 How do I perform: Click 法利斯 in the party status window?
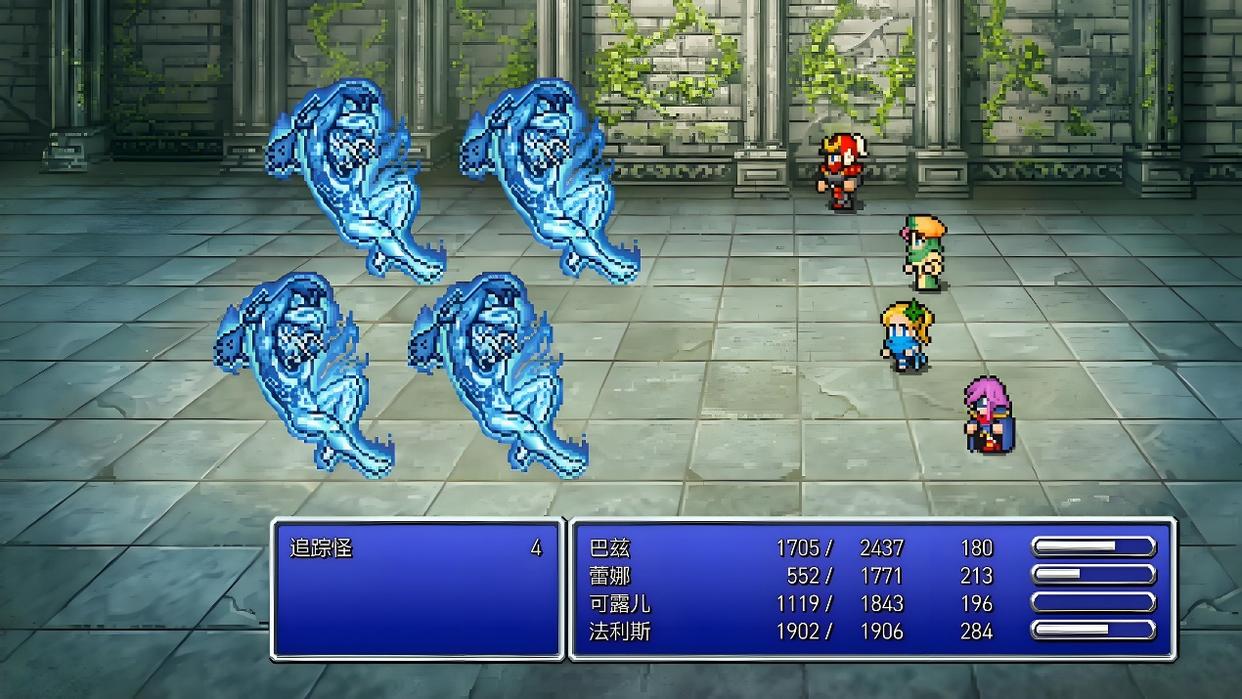tap(620, 632)
